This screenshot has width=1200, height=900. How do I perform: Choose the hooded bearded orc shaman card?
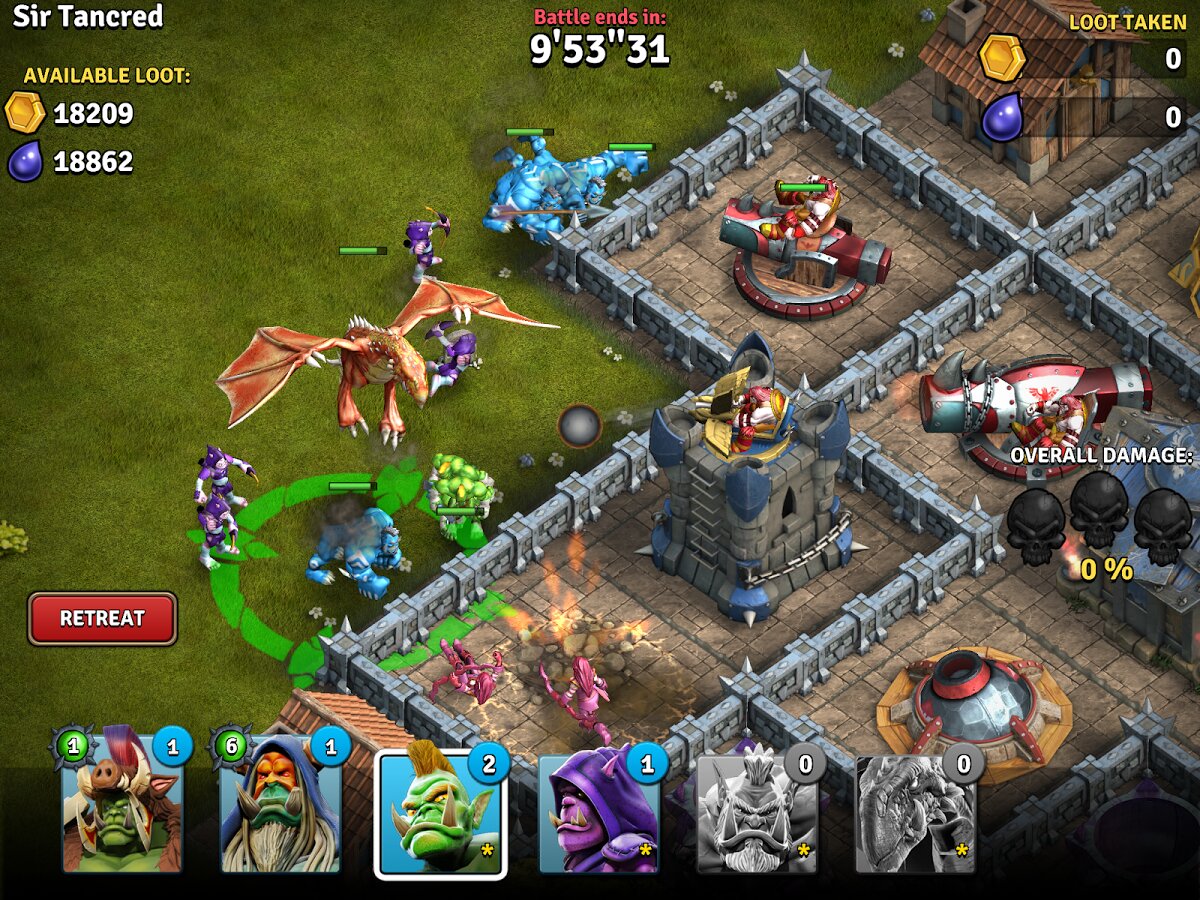[281, 805]
